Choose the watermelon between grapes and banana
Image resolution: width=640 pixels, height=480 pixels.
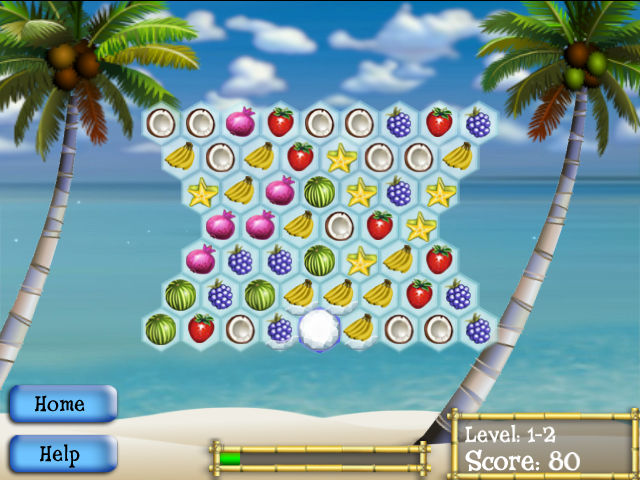point(260,294)
